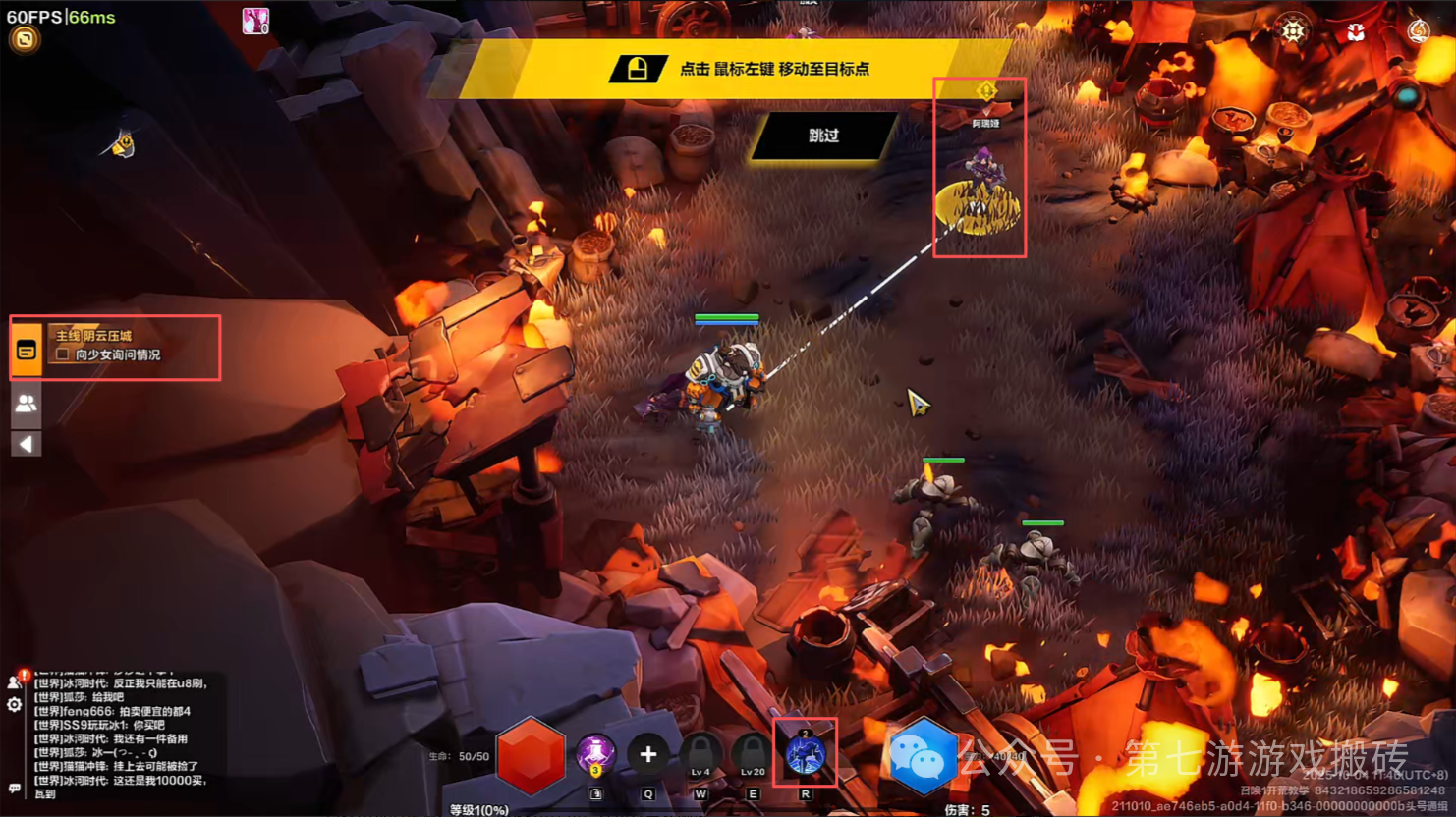Open the chat contacts icon with red alert
The image size is (1456, 817).
point(16,680)
